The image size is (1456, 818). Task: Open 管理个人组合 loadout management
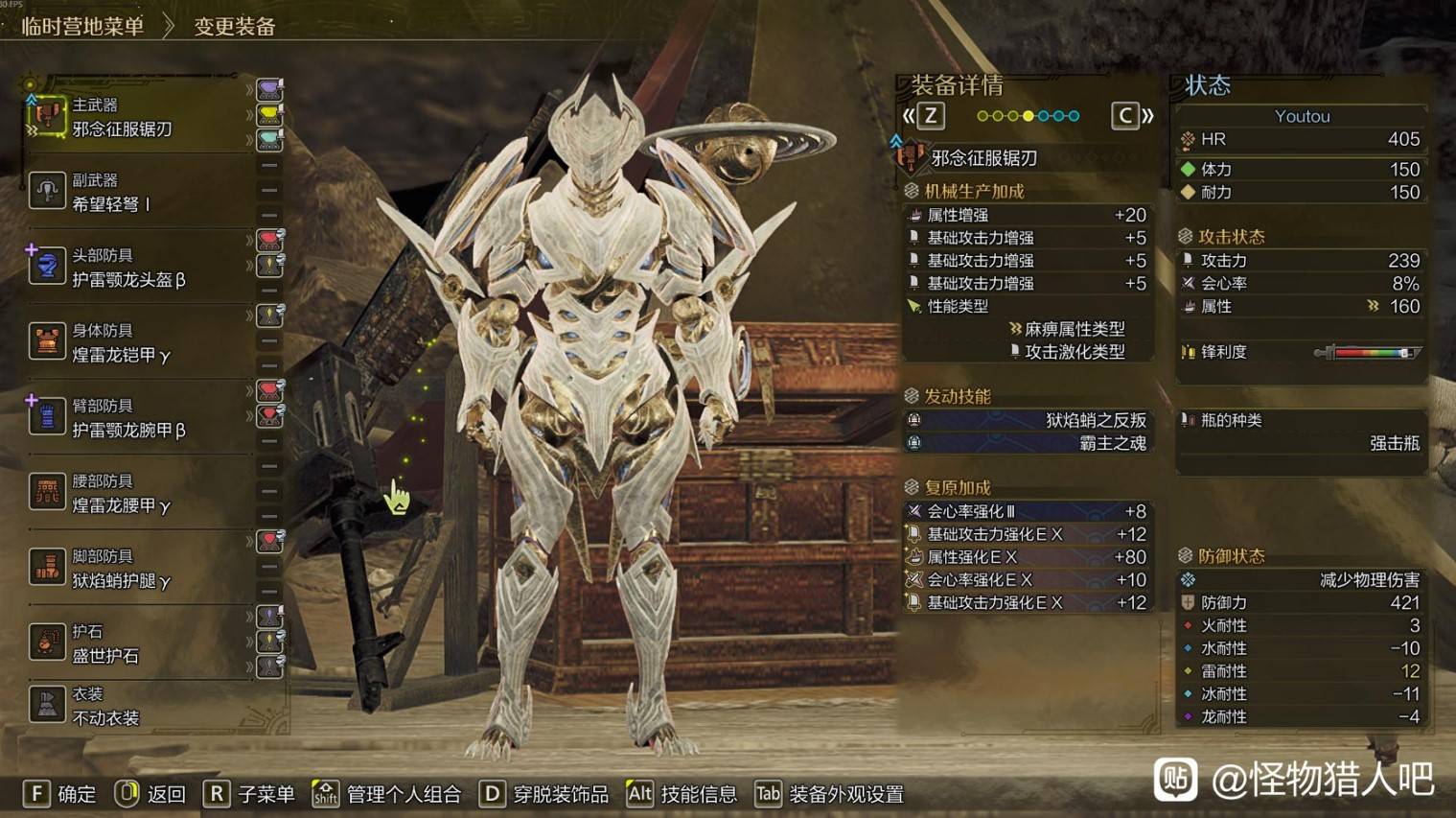(x=387, y=794)
